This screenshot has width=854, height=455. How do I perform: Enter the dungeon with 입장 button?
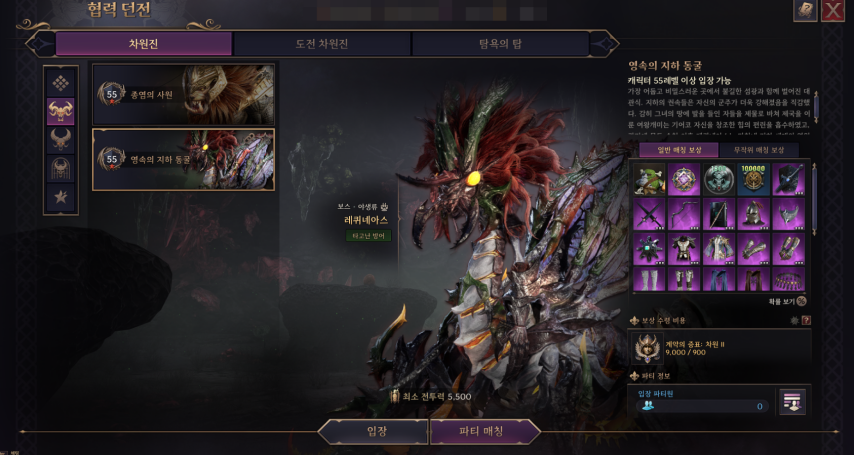[x=376, y=432]
